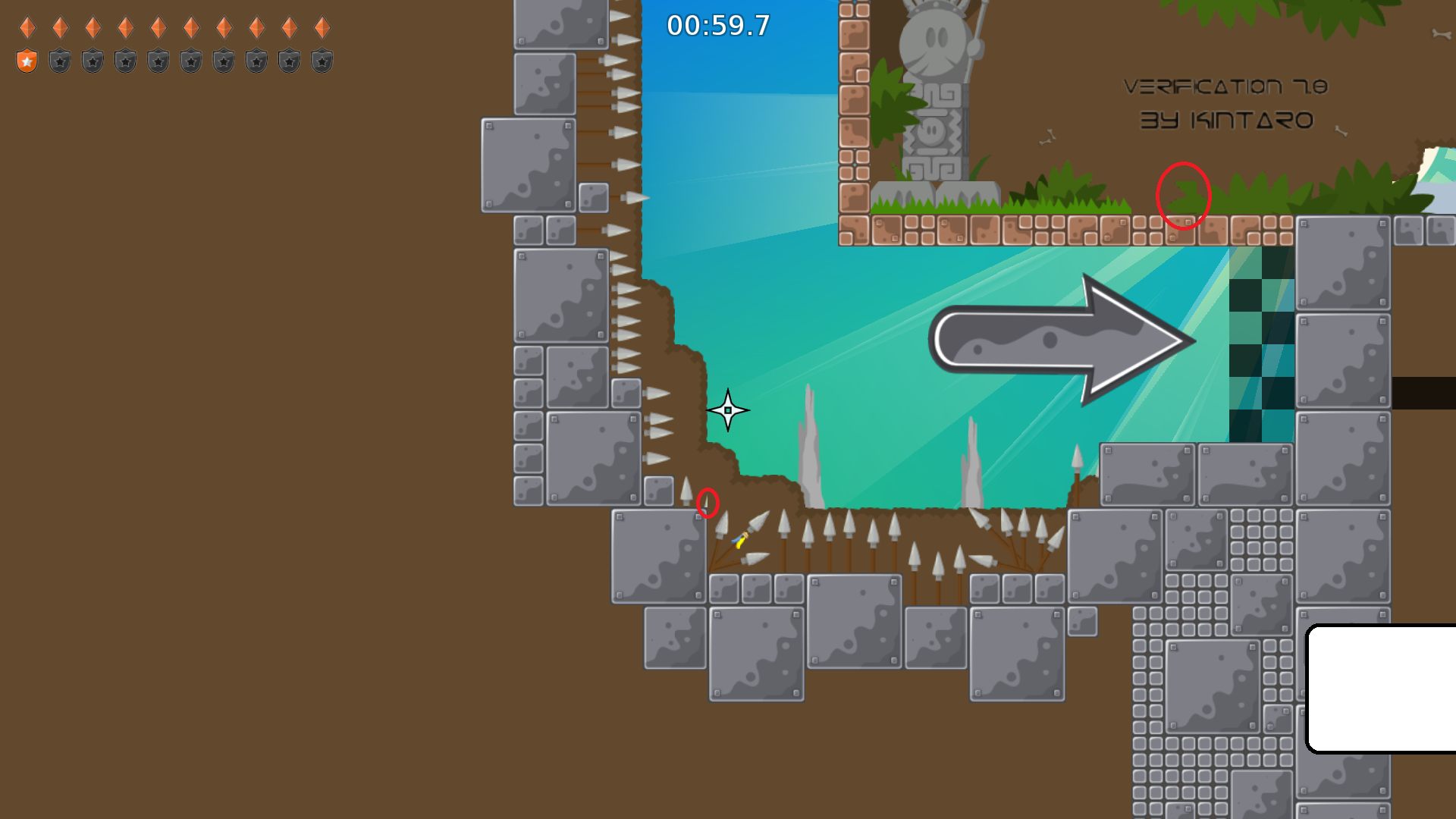1456x819 pixels.
Task: Click the first orange diamond icon
Action: [27, 27]
